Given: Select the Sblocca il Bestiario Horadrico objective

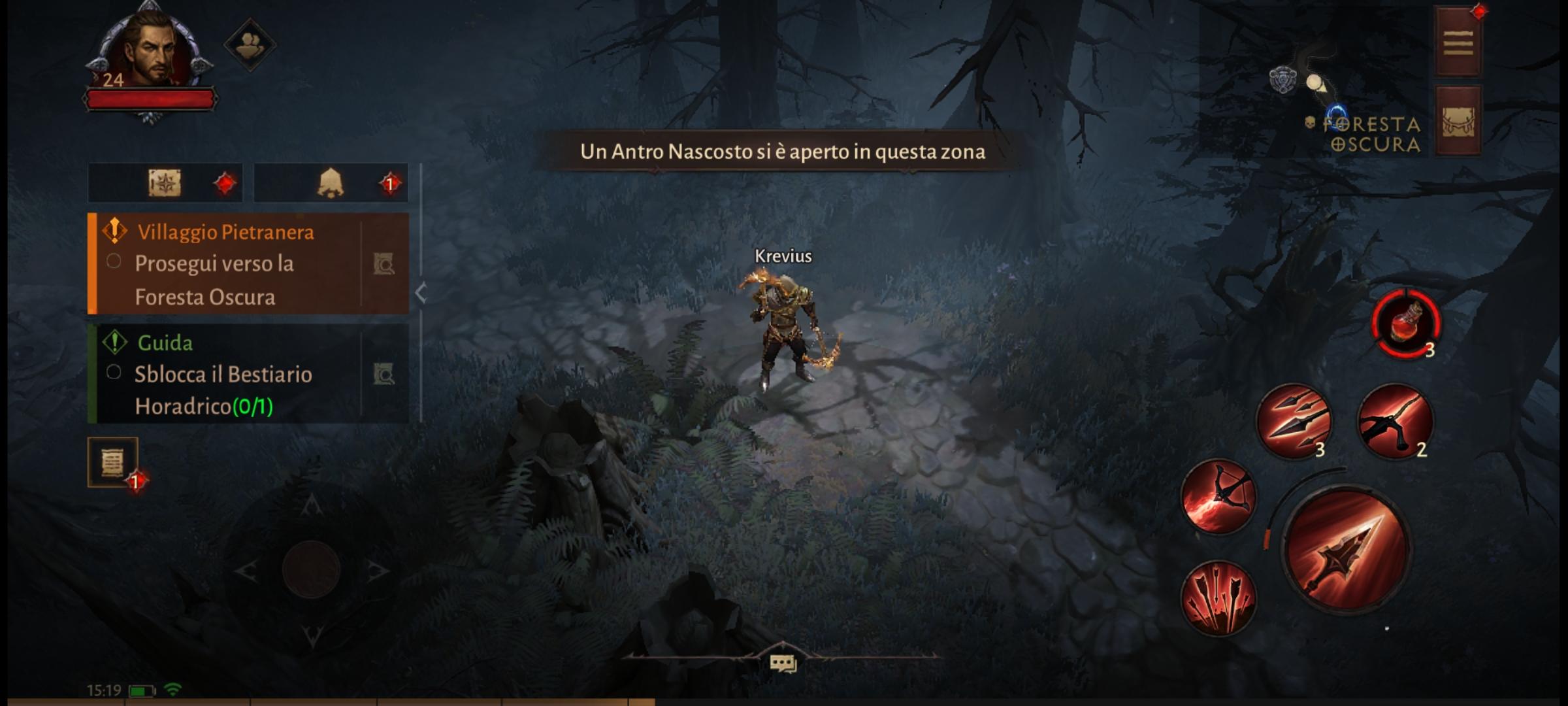Looking at the screenshot, I should (x=222, y=390).
